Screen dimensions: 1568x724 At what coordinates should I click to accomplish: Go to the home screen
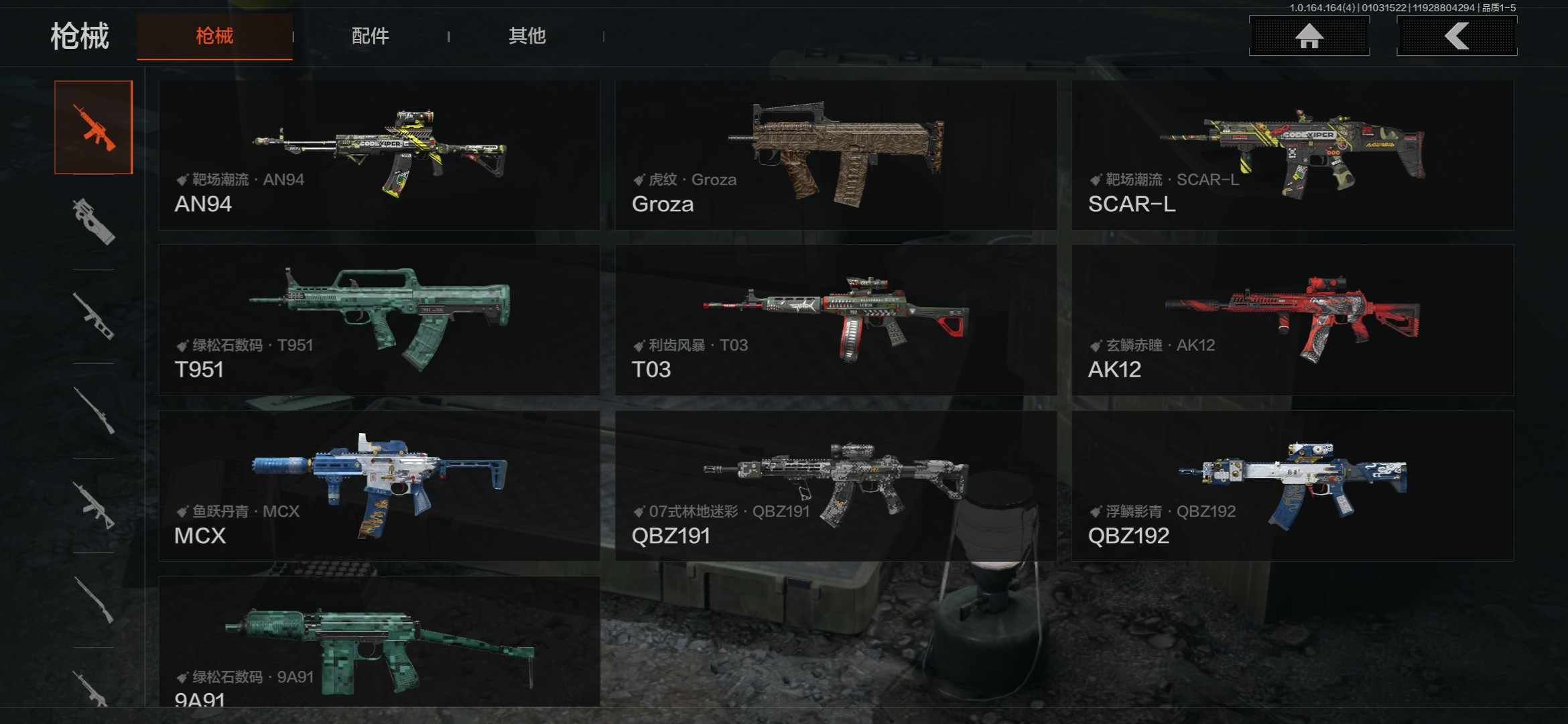pyautogui.click(x=1309, y=36)
